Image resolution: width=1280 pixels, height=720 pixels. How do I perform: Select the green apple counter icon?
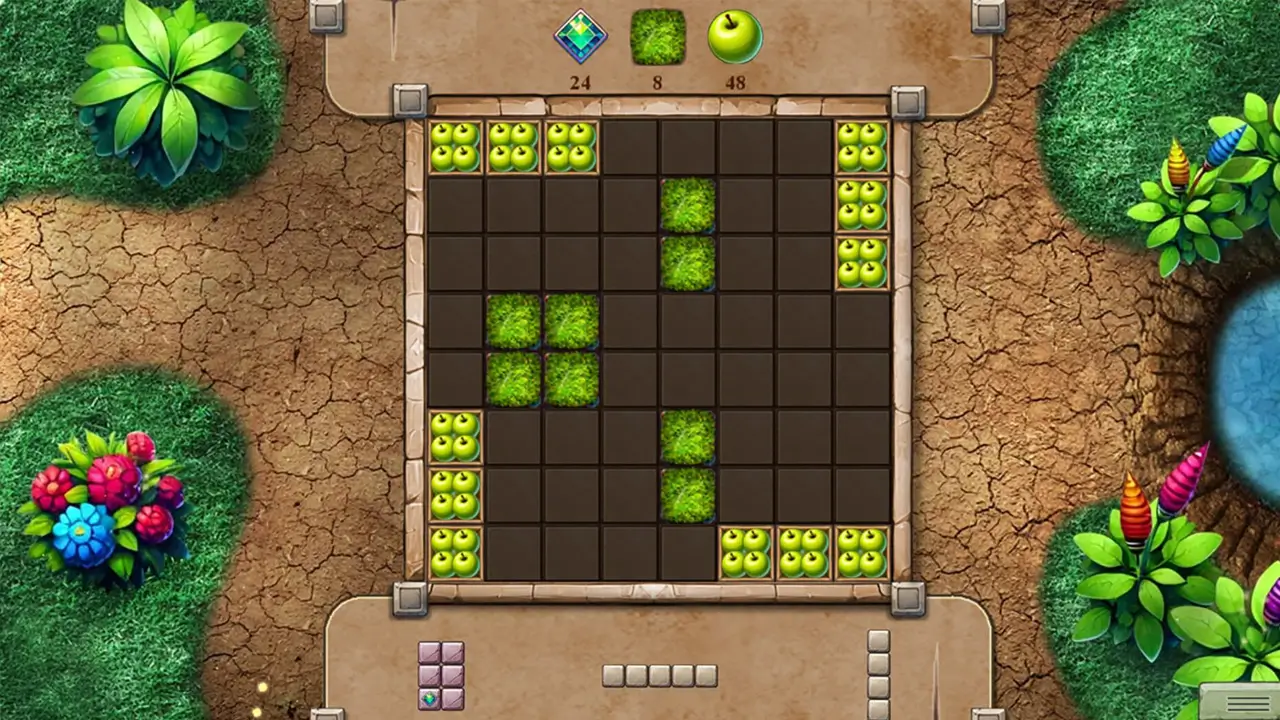(x=736, y=35)
